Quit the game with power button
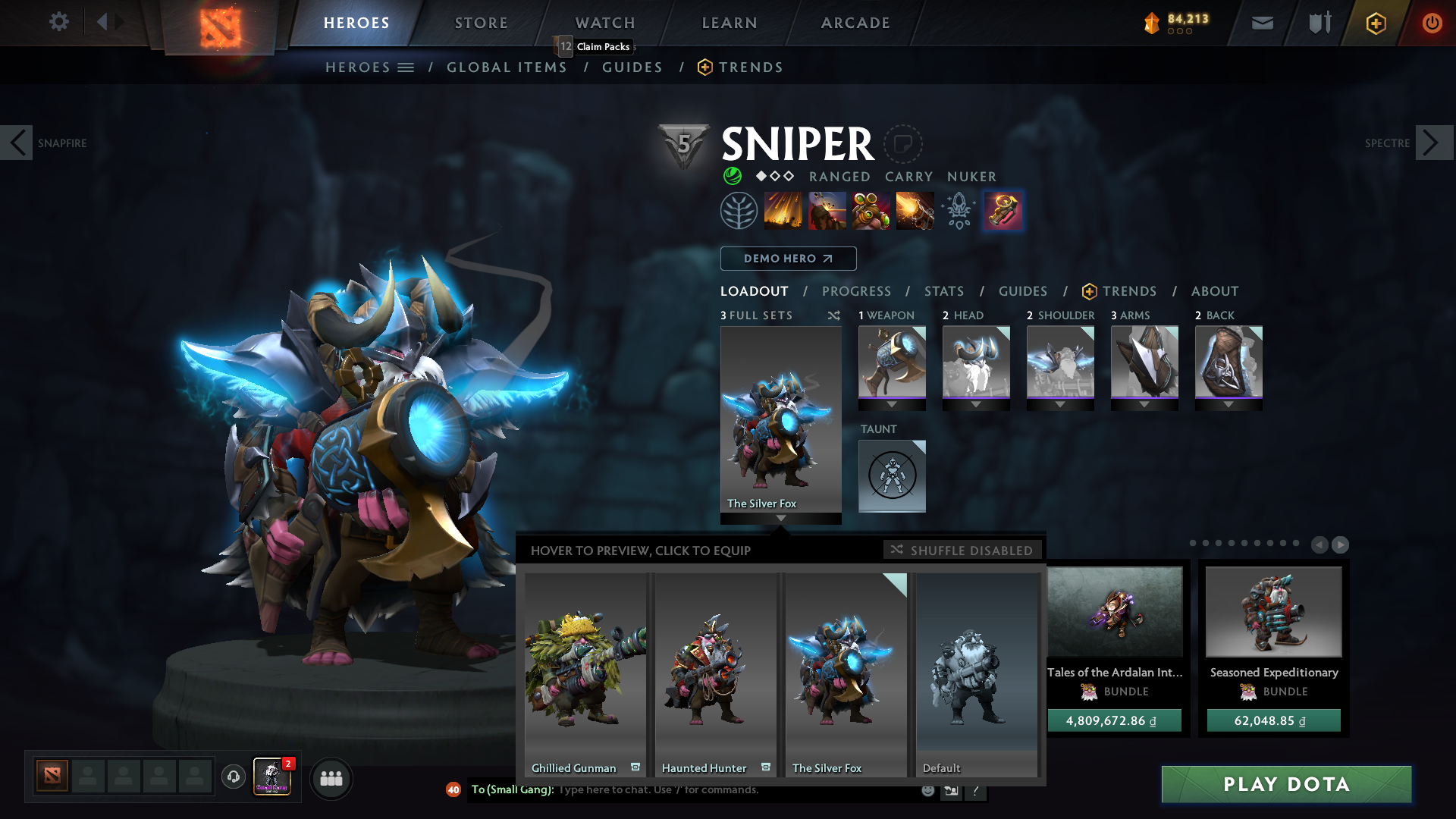 (x=1432, y=23)
